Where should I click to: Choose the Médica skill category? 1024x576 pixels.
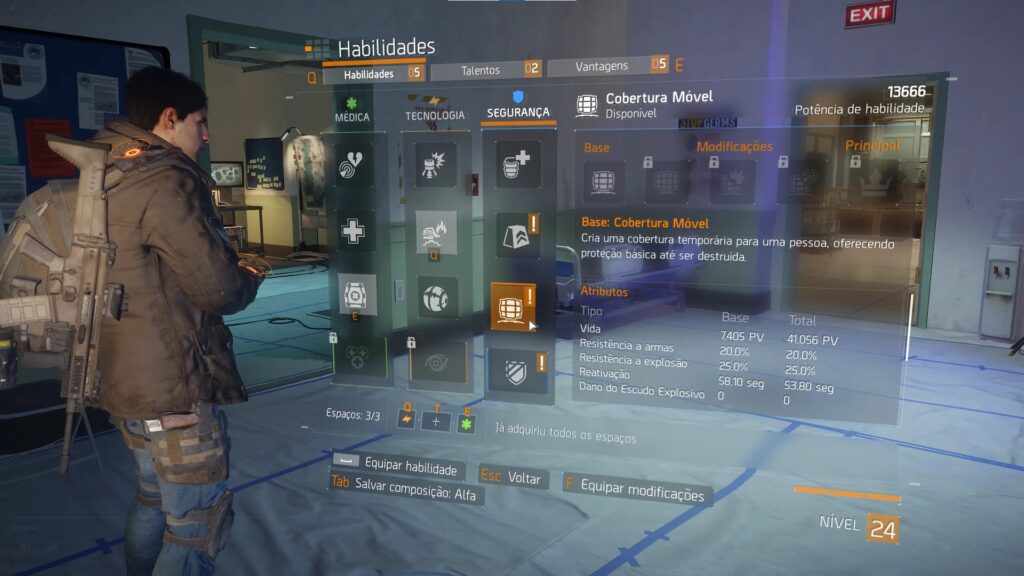click(352, 112)
